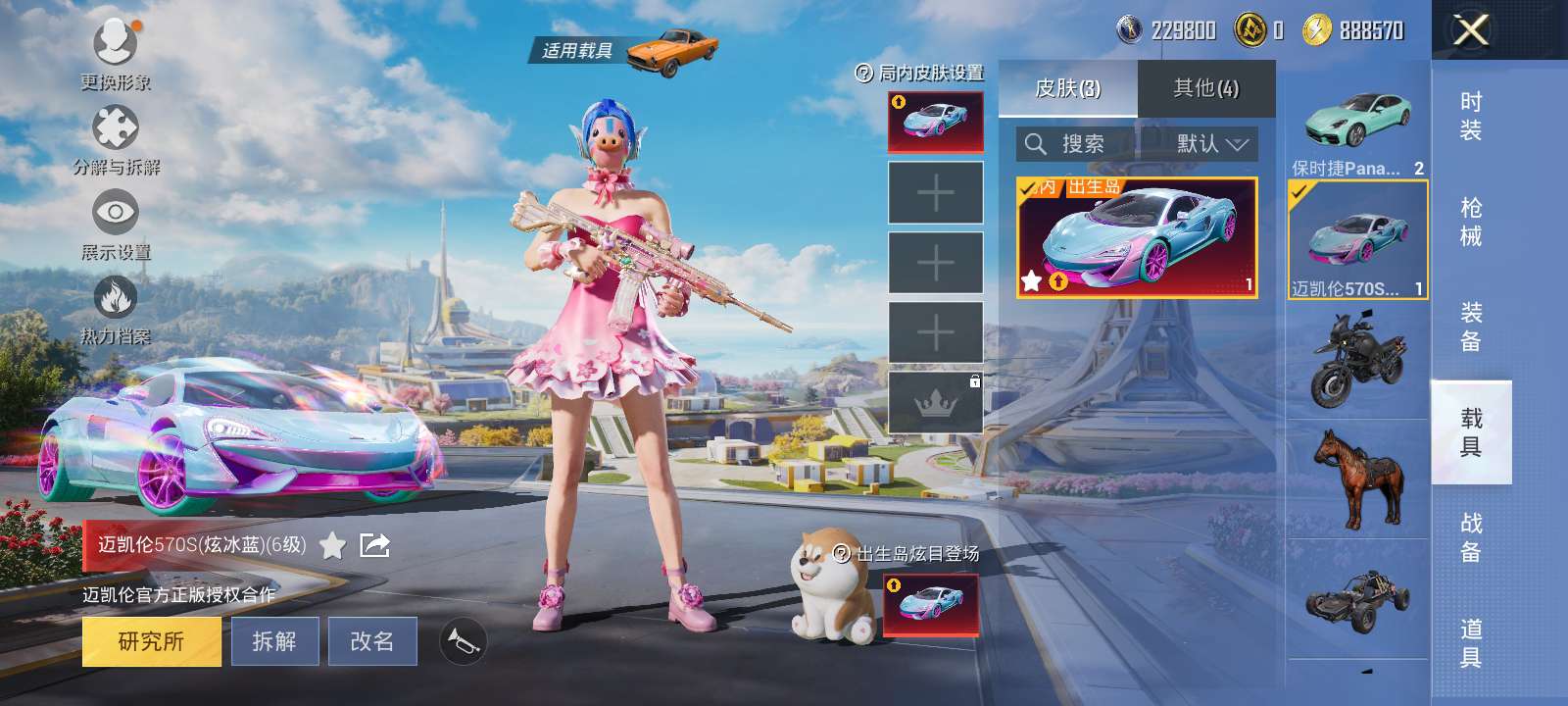The width and height of the screenshot is (1568, 706).
Task: Select the motorcycle vehicle thumbnail
Action: tap(1358, 361)
